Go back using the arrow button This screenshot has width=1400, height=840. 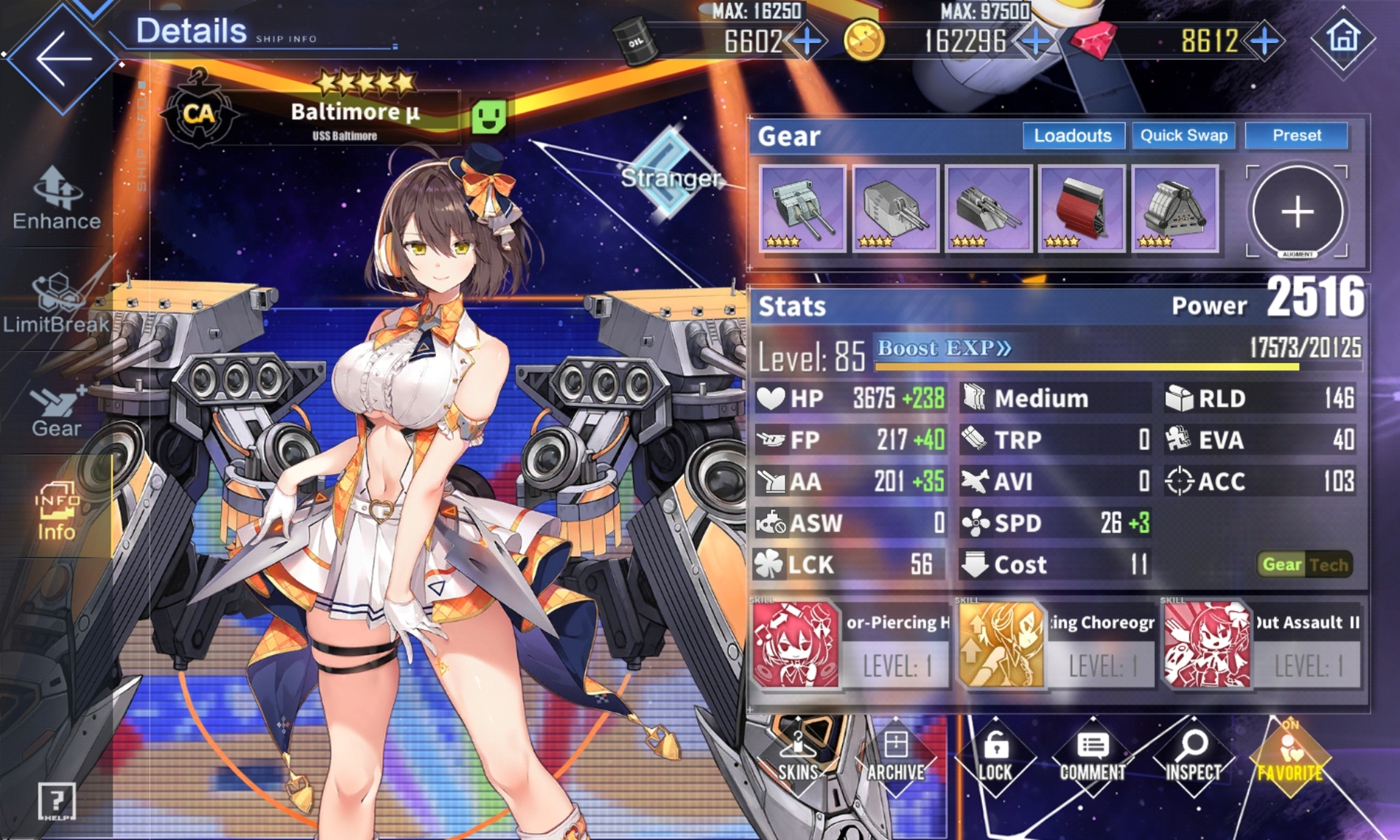tap(63, 58)
